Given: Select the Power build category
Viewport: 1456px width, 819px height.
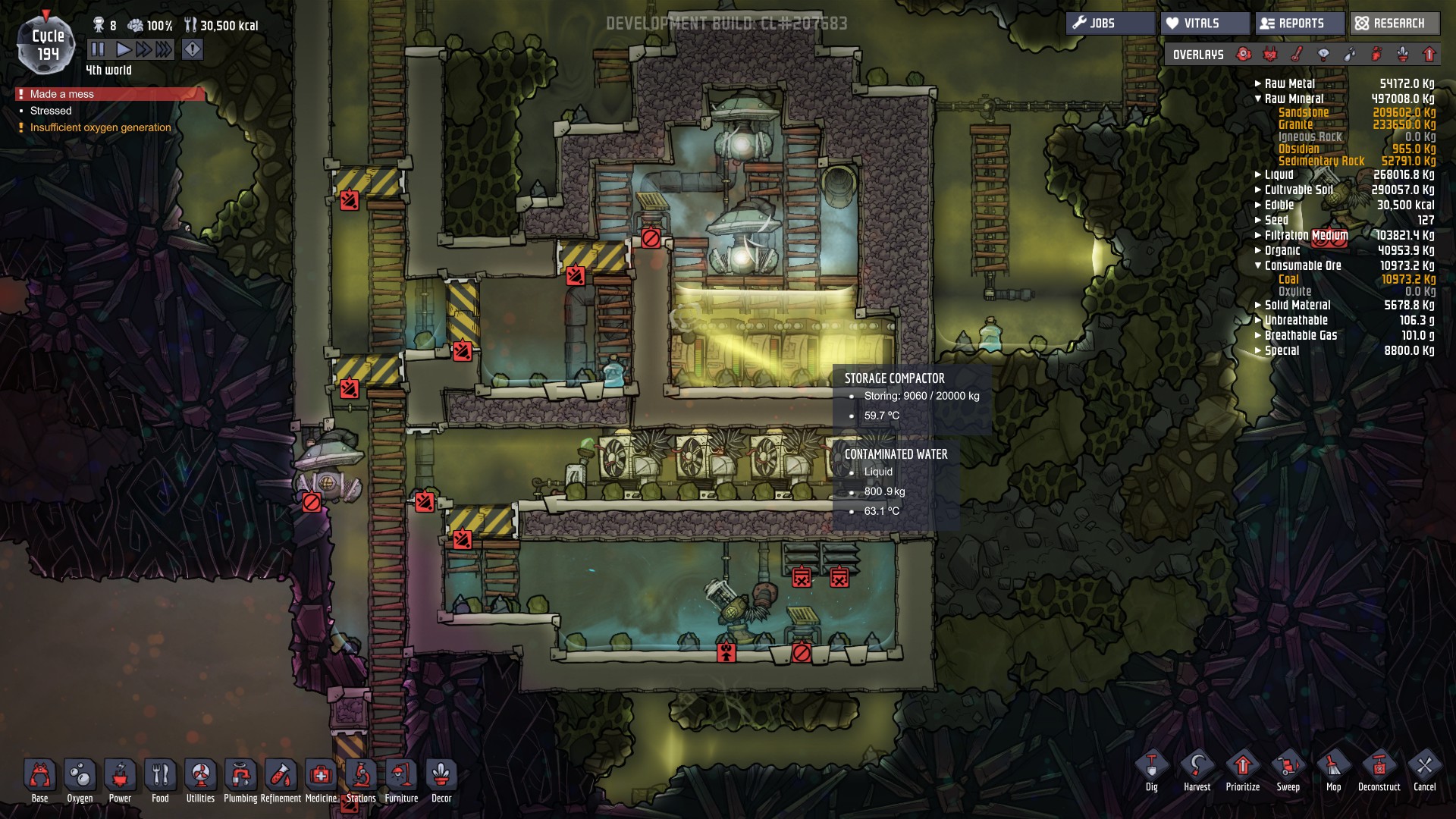Looking at the screenshot, I should [x=120, y=780].
